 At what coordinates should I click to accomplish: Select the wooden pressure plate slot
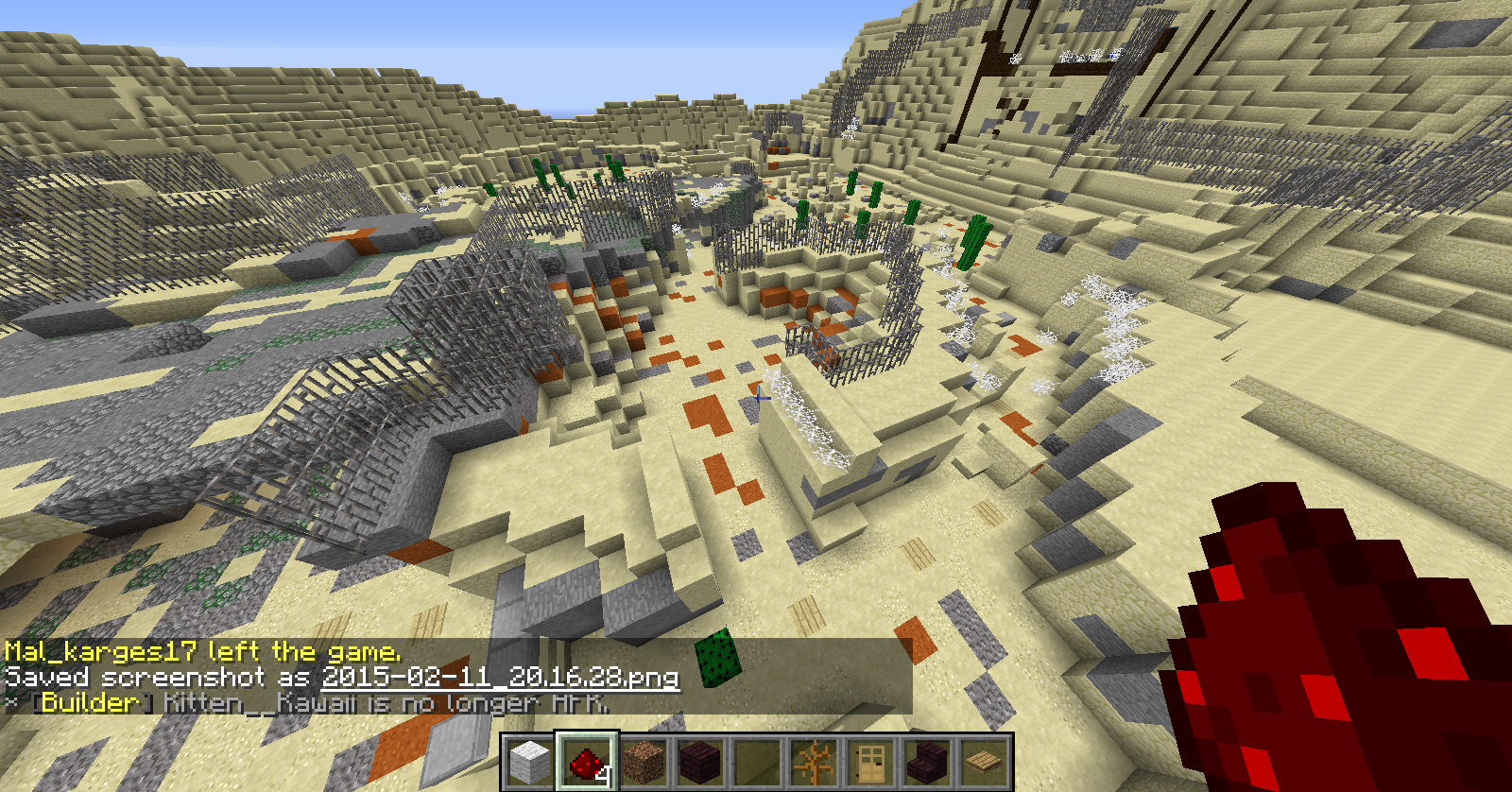click(984, 762)
